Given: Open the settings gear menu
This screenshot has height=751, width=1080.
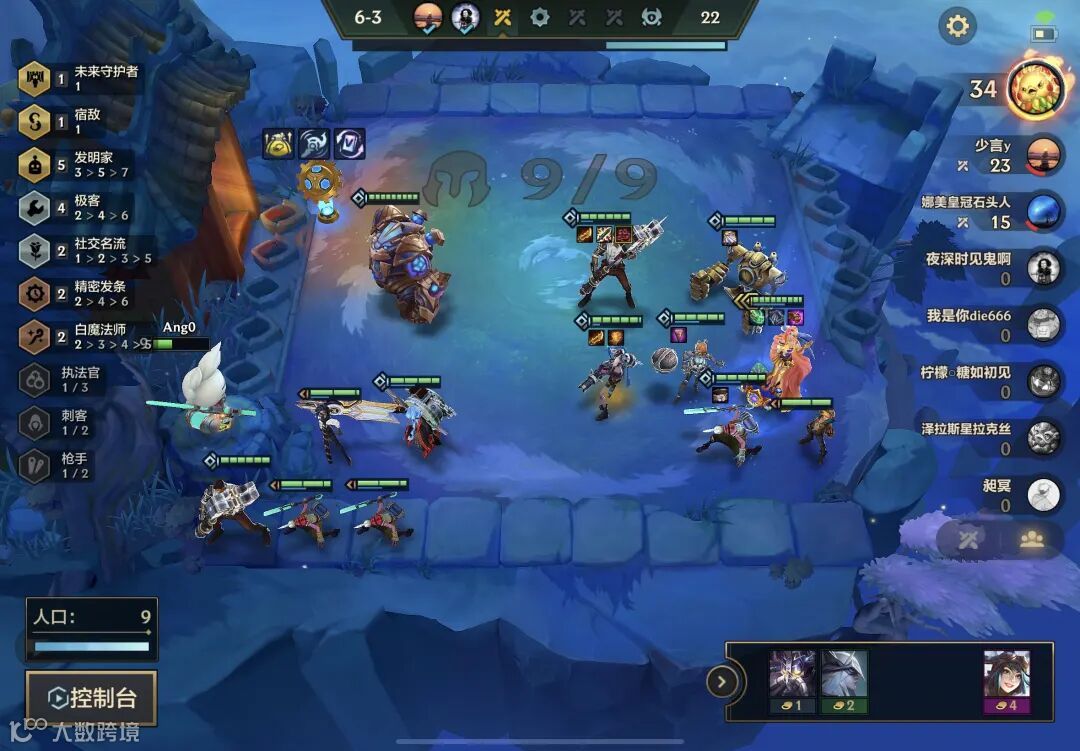Looking at the screenshot, I should (x=958, y=26).
